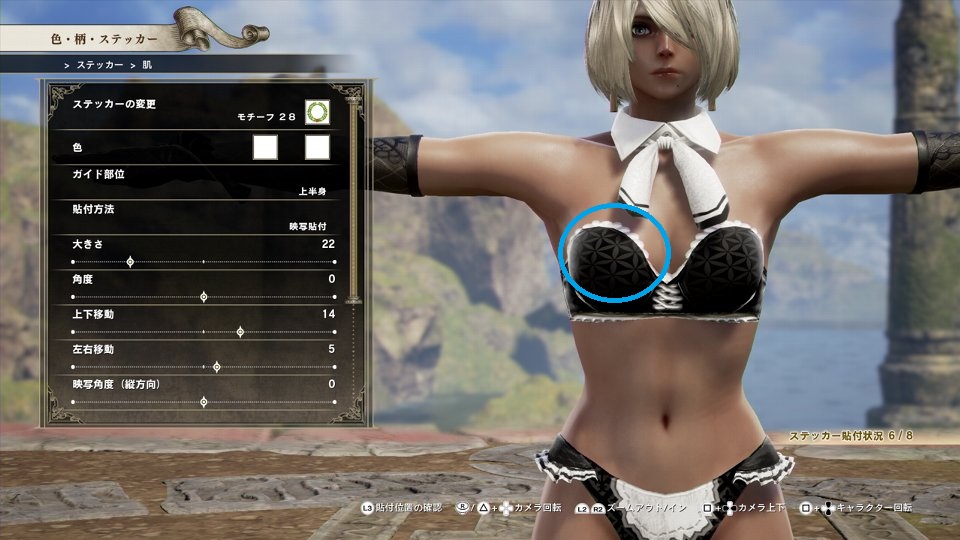Adjust the 上下移動 vertical move slider
The width and height of the screenshot is (960, 540).
pyautogui.click(x=239, y=332)
